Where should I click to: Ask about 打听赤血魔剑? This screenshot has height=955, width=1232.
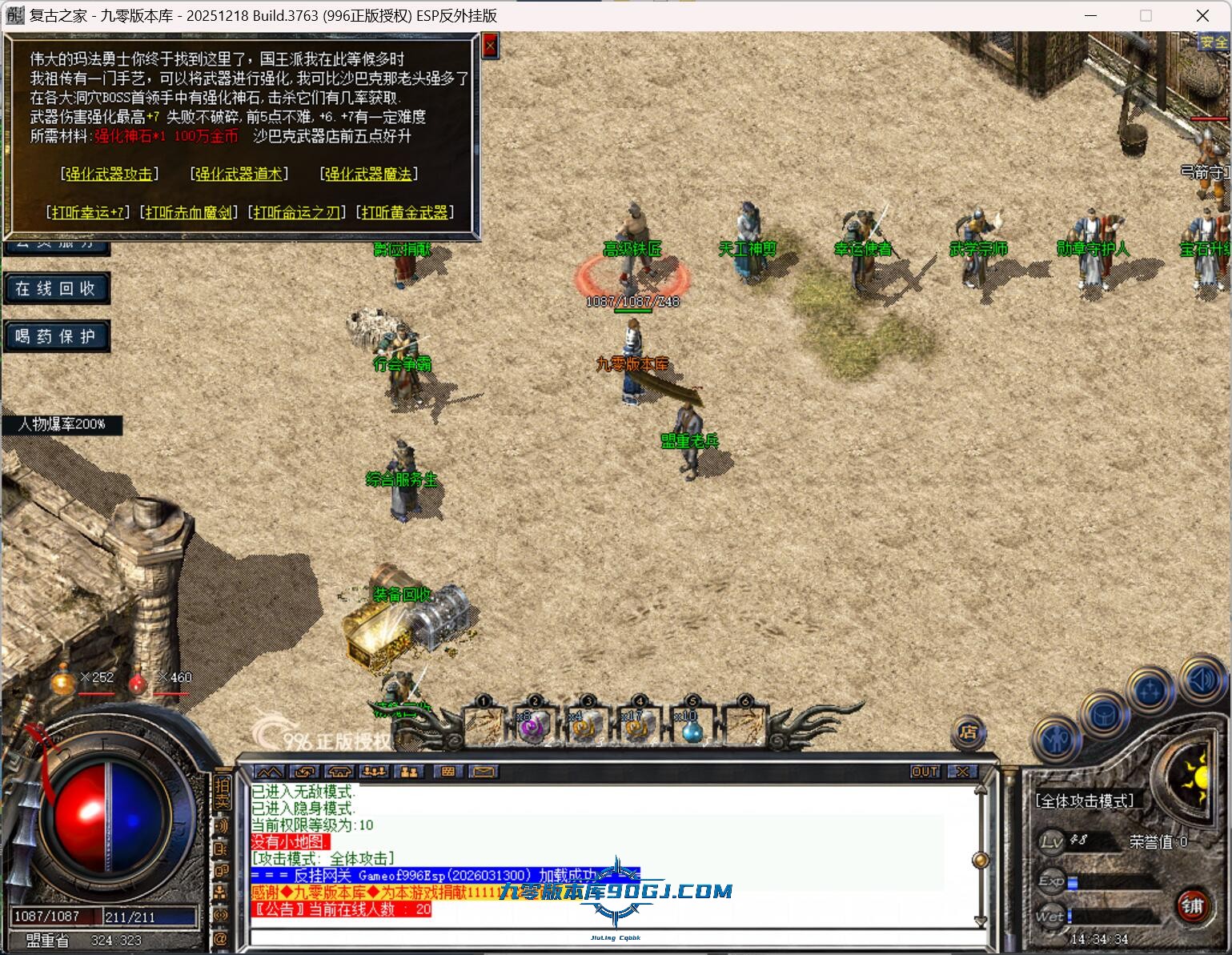point(189,212)
